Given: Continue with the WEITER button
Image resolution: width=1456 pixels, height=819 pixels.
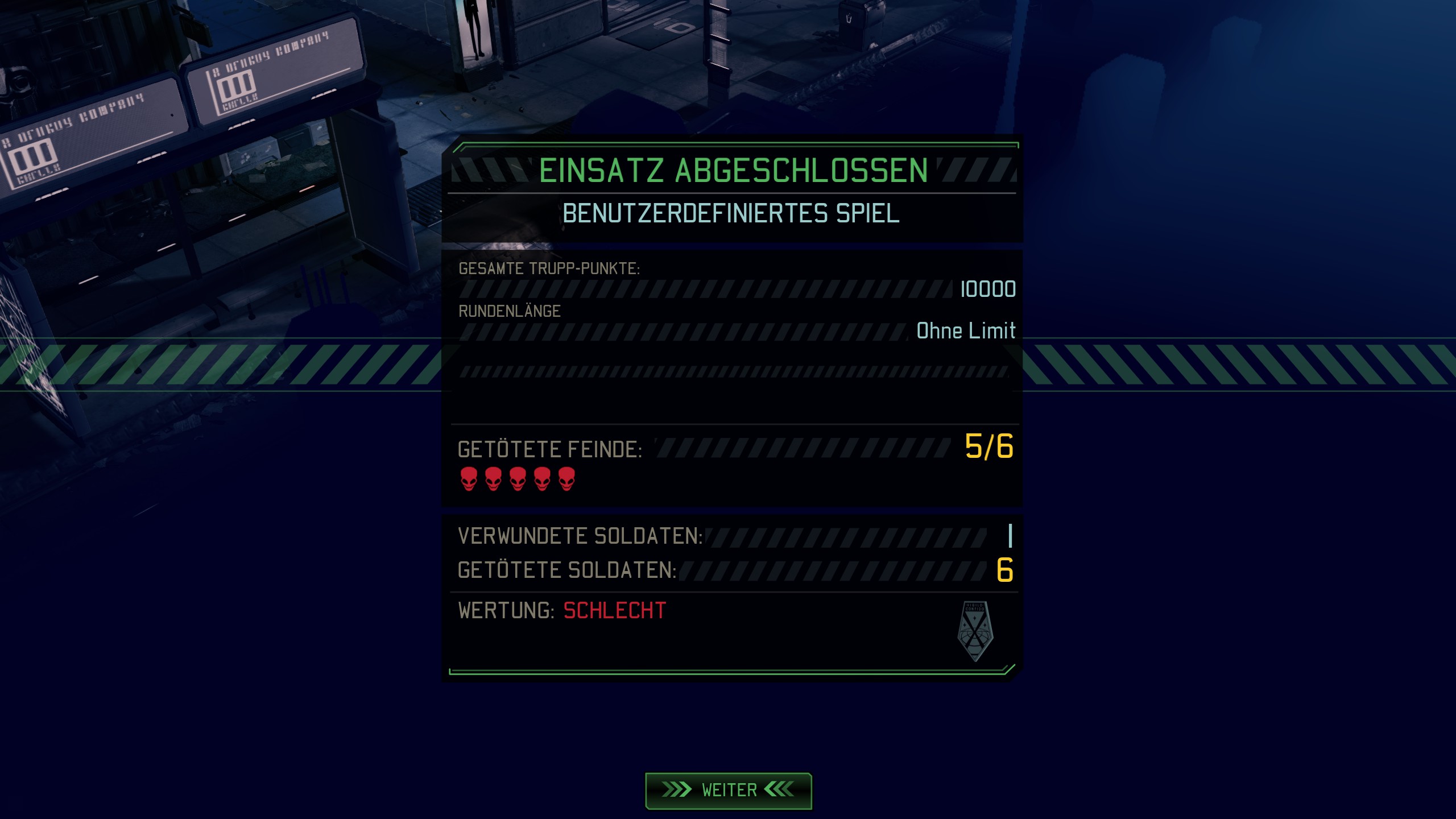Looking at the screenshot, I should pos(728,790).
